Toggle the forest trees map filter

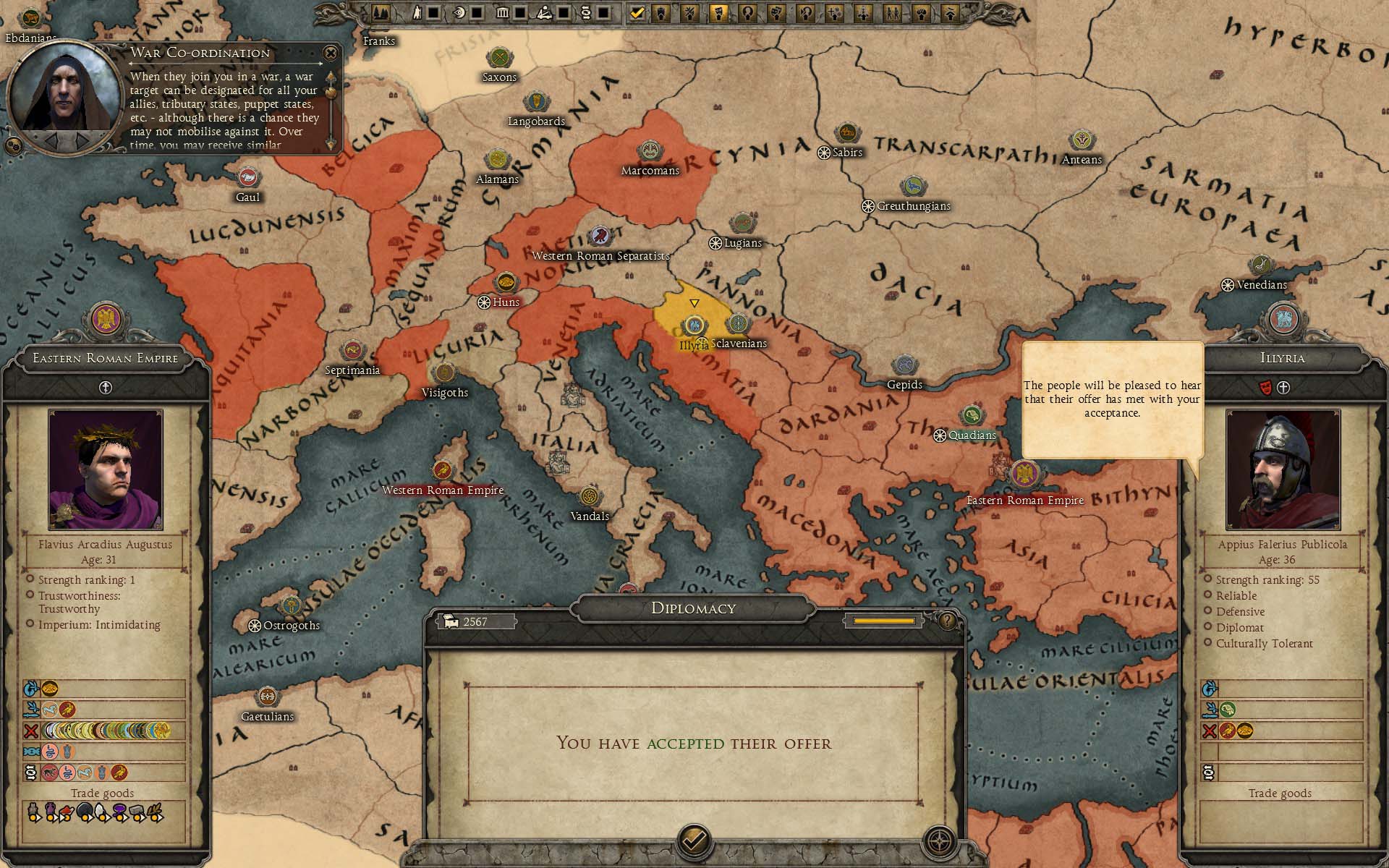(x=381, y=12)
